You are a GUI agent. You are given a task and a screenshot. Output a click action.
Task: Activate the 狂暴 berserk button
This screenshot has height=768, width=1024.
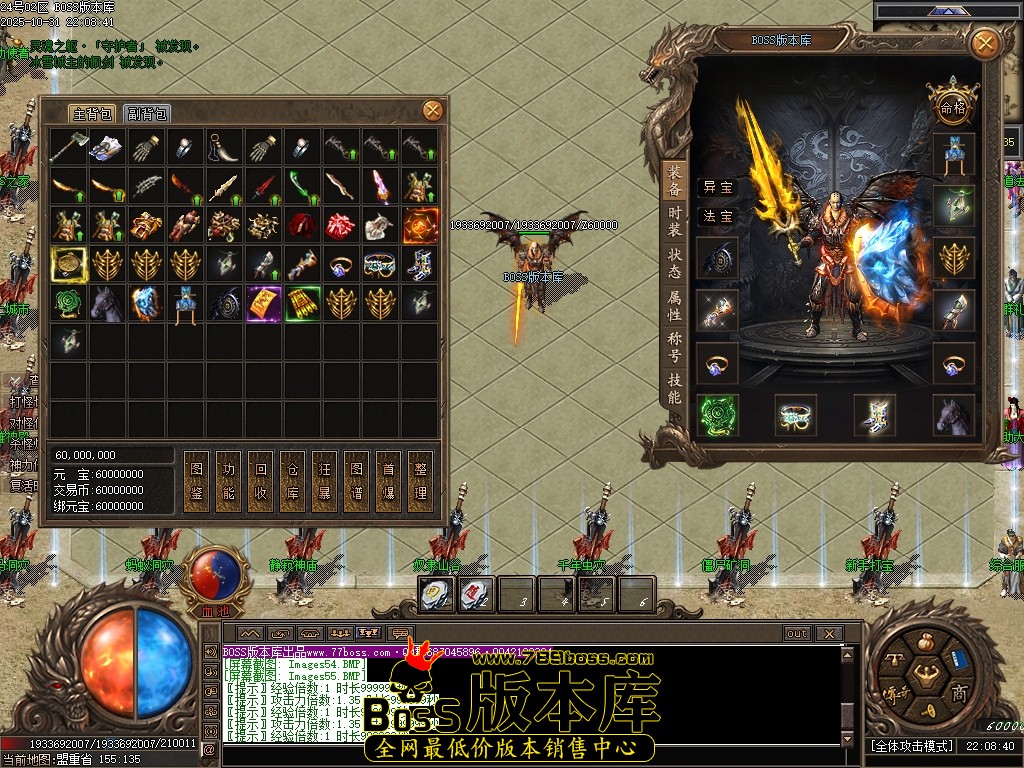click(325, 481)
